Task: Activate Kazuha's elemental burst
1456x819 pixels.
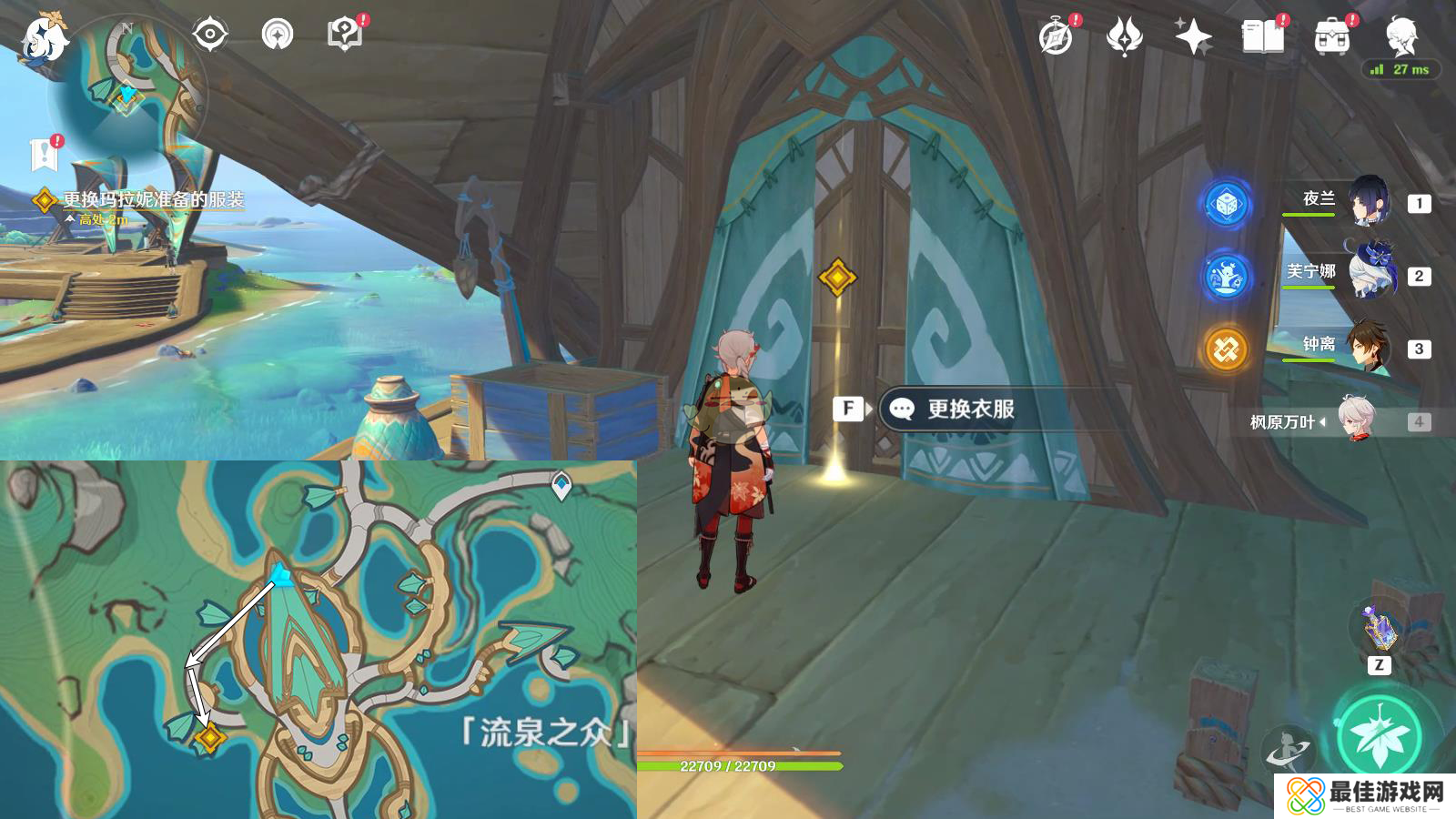Action: point(1380,737)
